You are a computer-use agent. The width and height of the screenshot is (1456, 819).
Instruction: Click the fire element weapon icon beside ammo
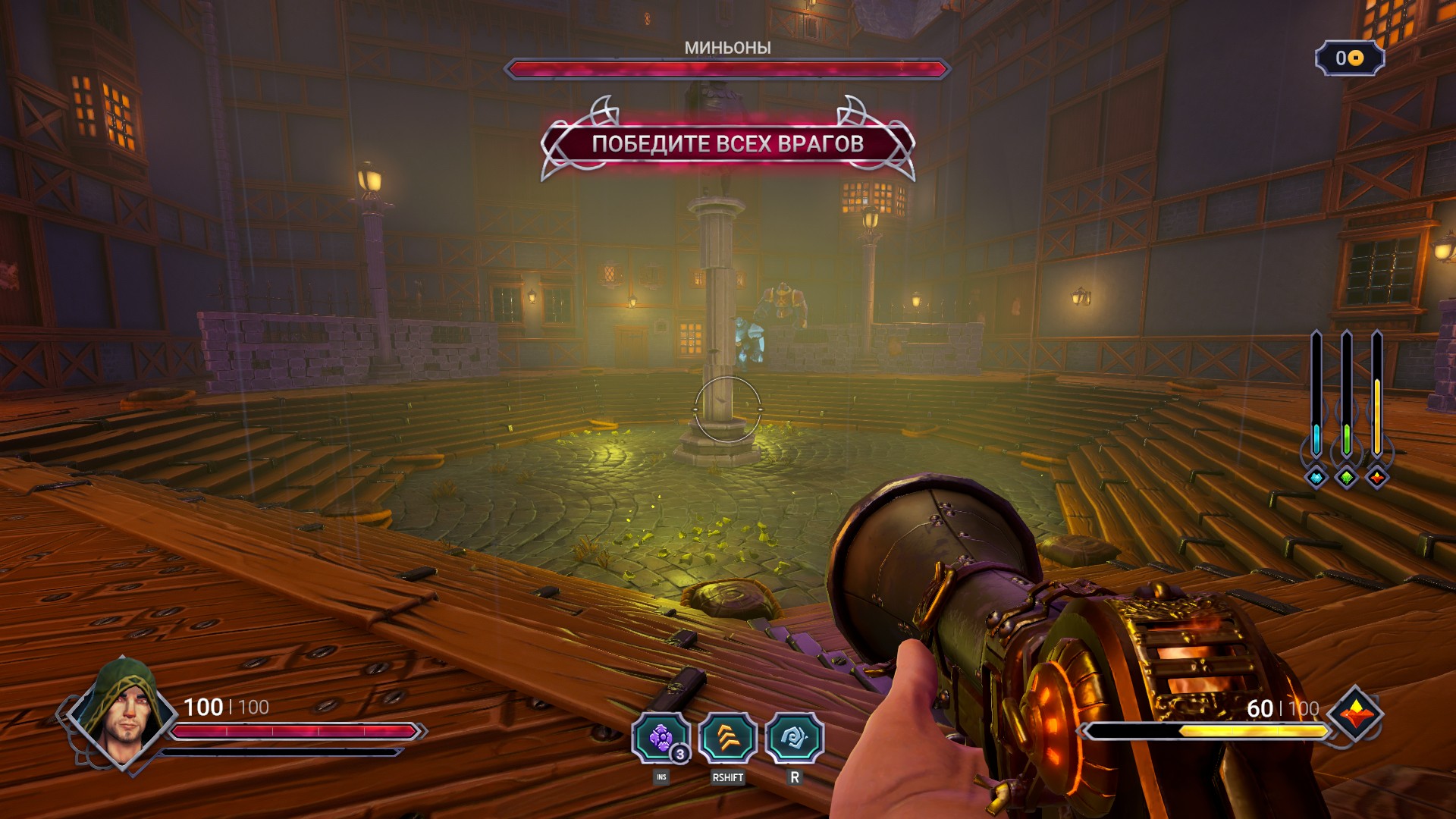click(x=1355, y=714)
